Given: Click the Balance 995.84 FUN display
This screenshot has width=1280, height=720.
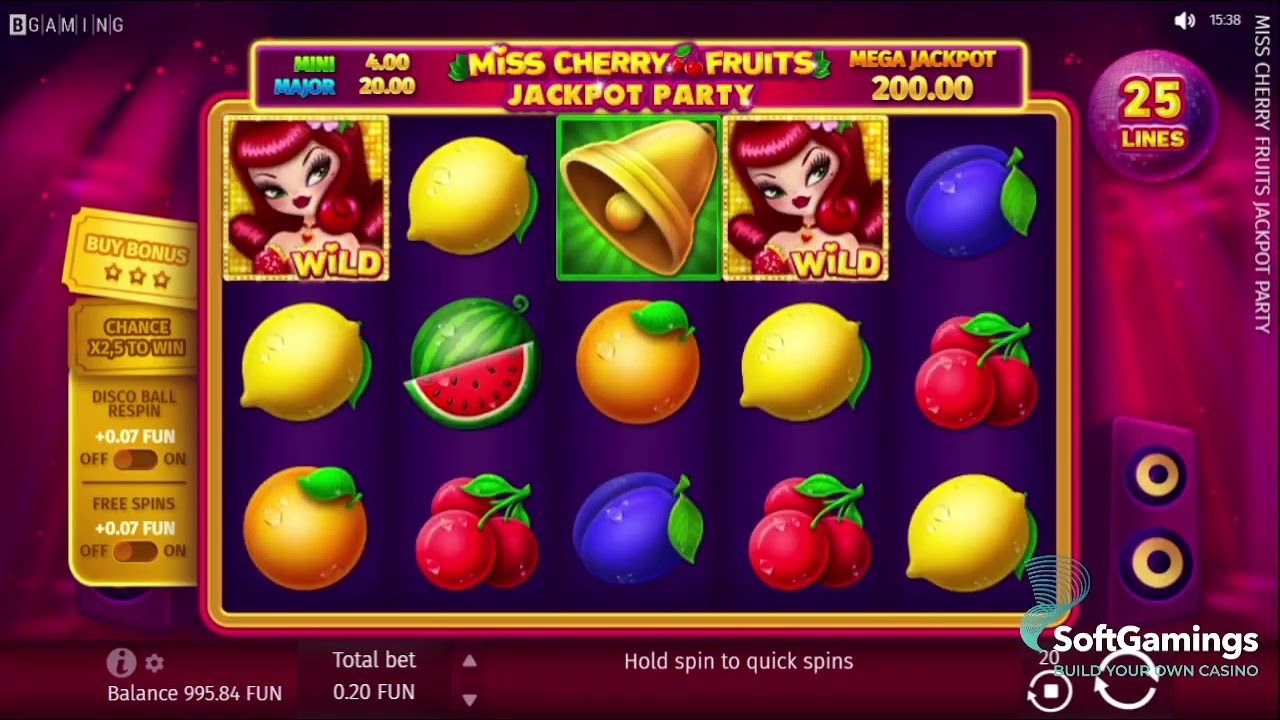Looking at the screenshot, I should tap(193, 693).
